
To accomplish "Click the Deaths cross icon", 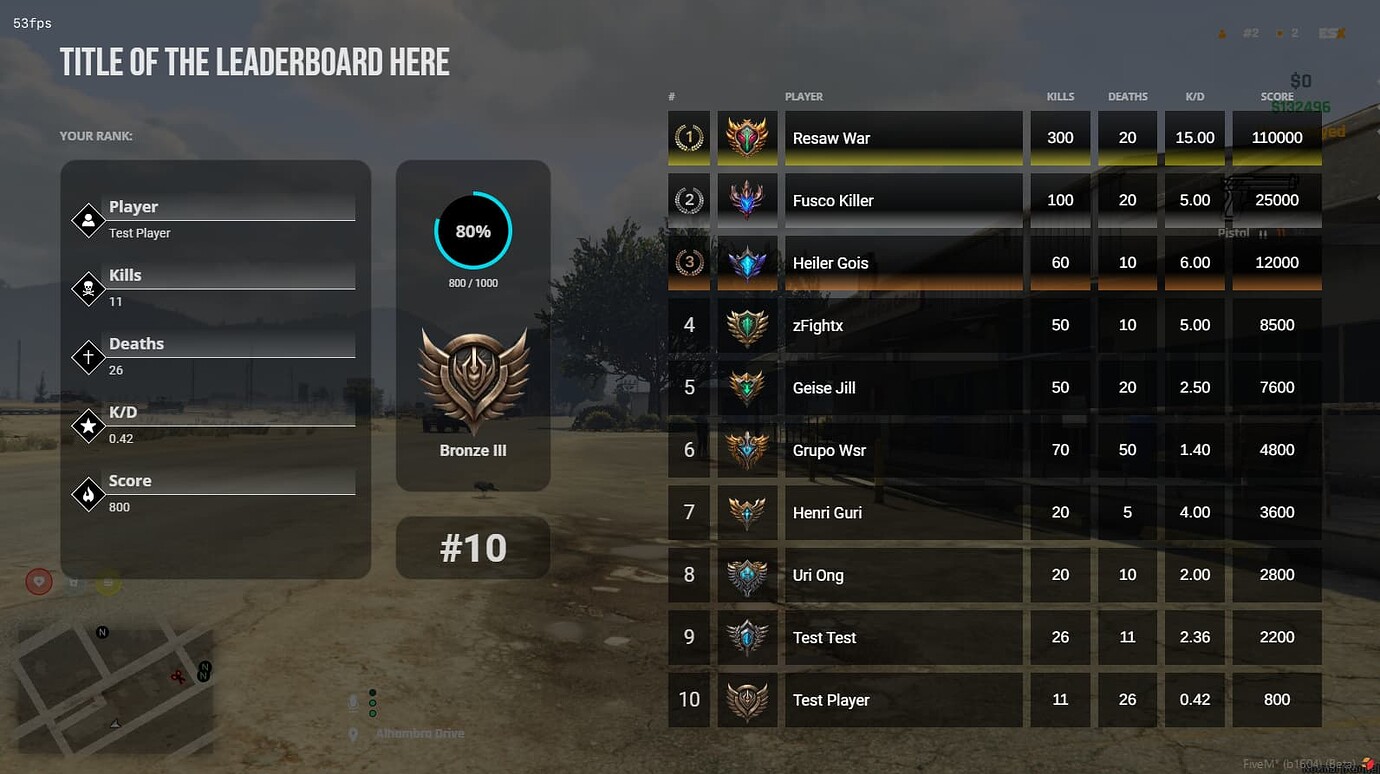I will click(x=87, y=356).
